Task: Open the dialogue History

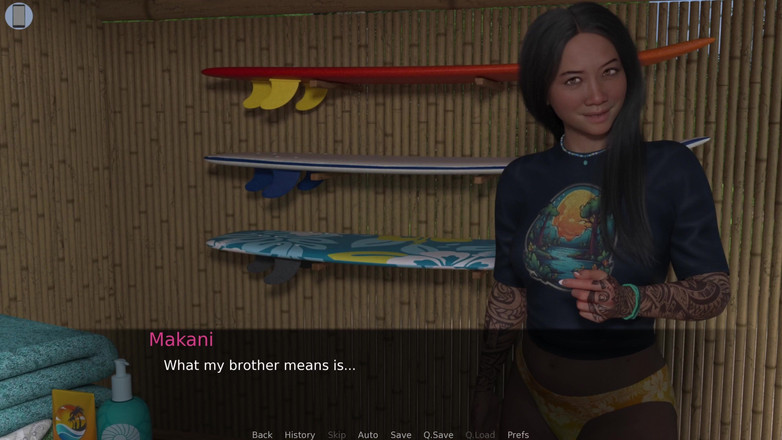Action: pos(299,435)
